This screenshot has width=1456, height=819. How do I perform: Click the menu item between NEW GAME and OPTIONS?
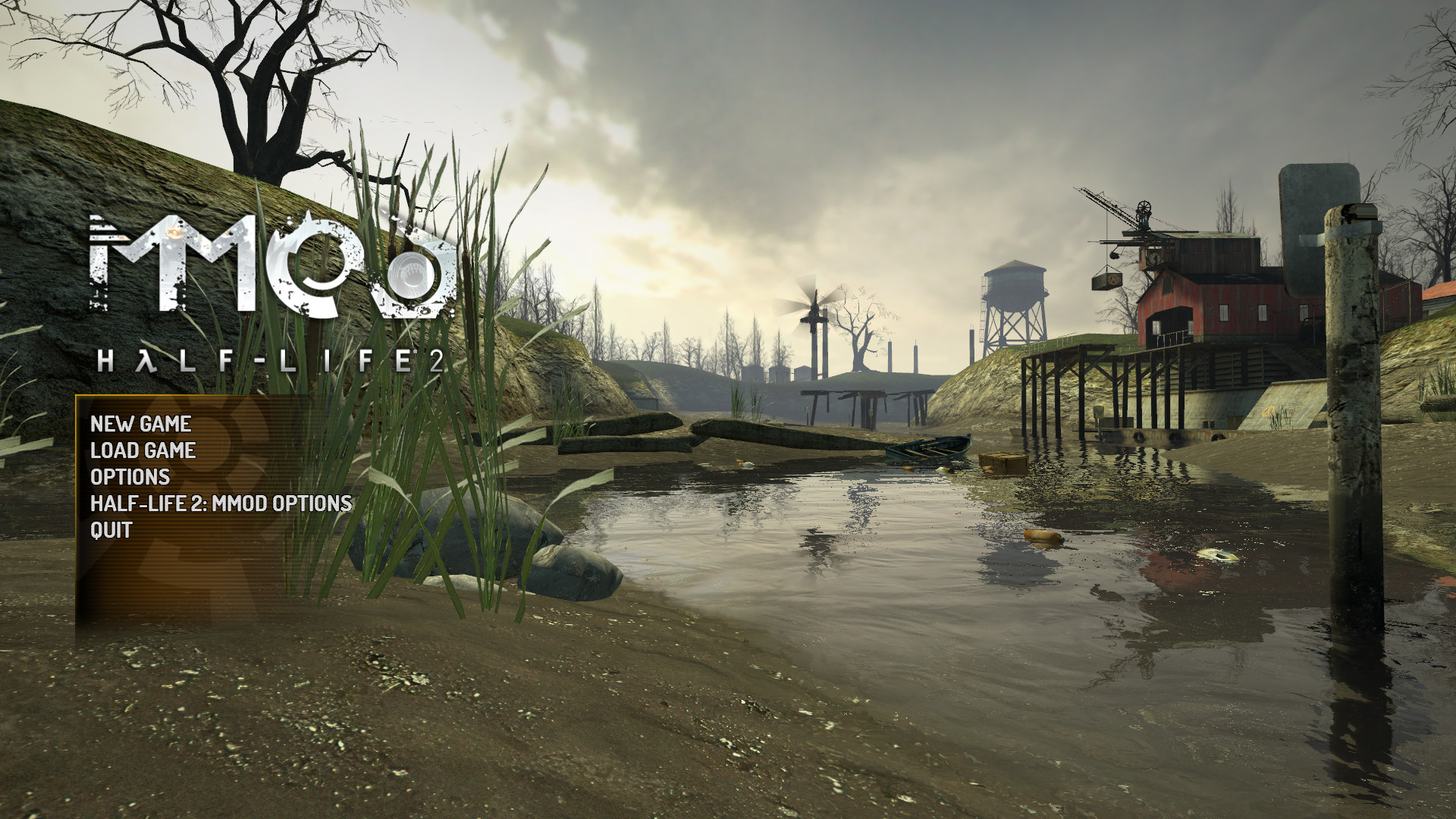click(143, 450)
